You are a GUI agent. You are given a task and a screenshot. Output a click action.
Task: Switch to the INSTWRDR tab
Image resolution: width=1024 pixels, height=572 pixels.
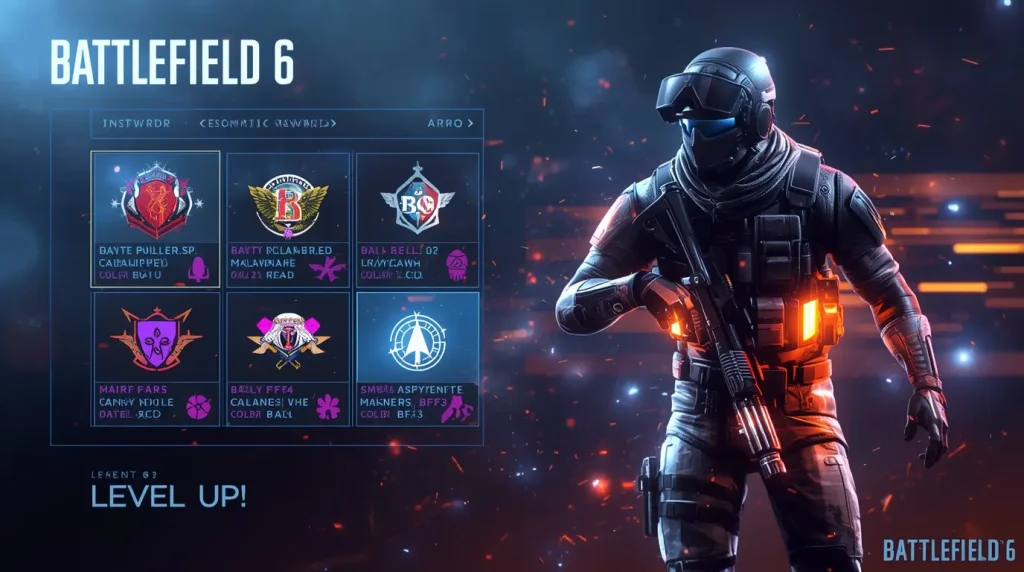137,123
